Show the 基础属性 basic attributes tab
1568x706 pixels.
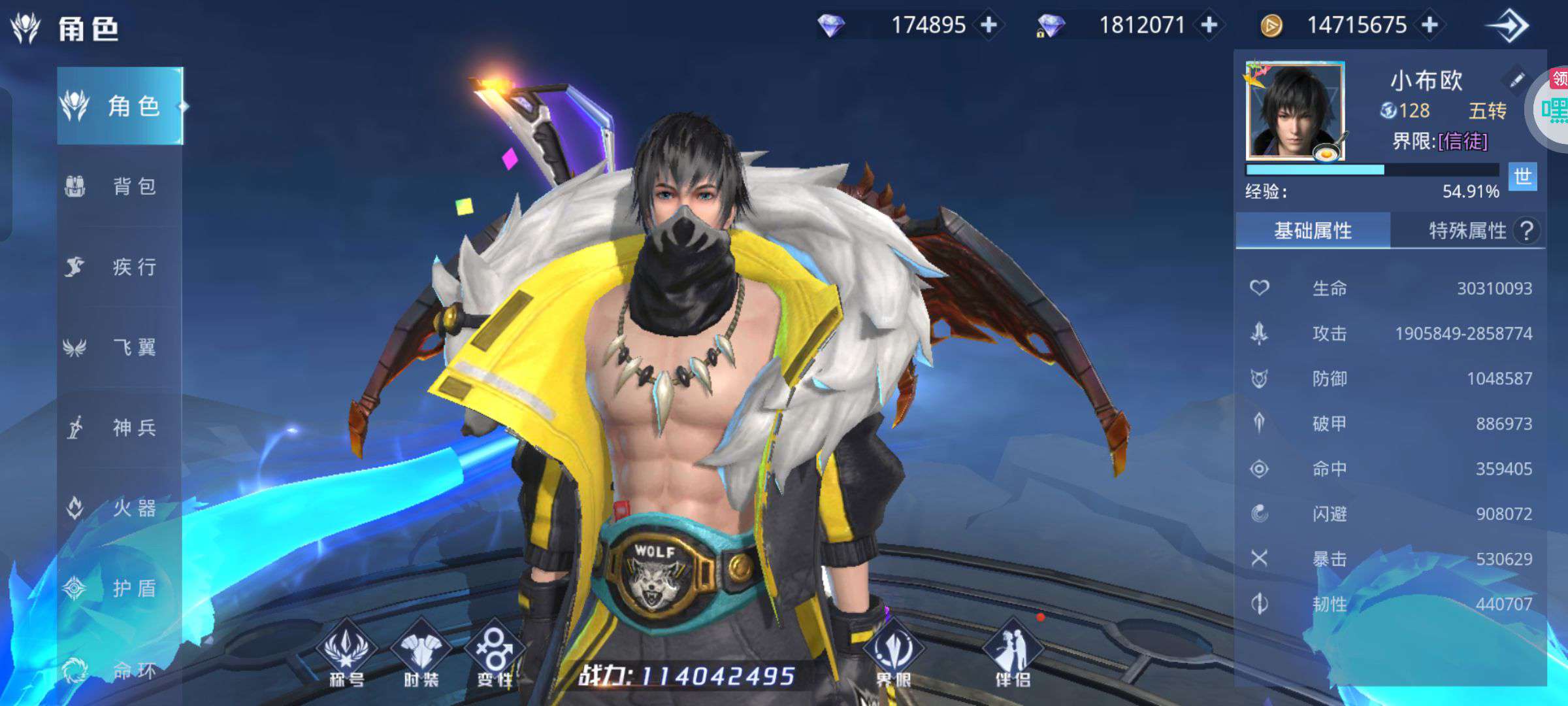(x=1313, y=231)
